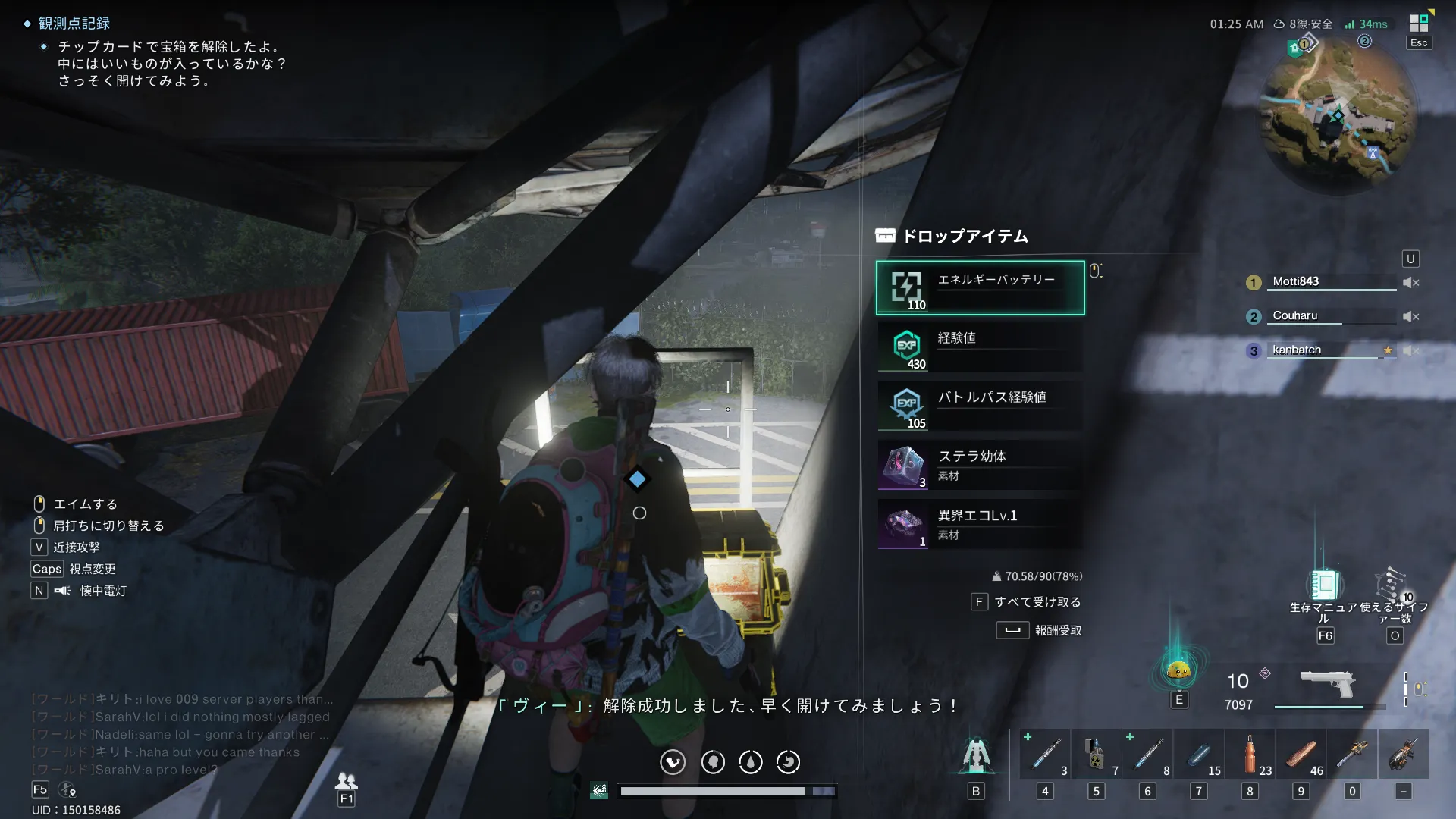Open the main menu grid icon
This screenshot has height=819, width=1456.
[x=1419, y=24]
